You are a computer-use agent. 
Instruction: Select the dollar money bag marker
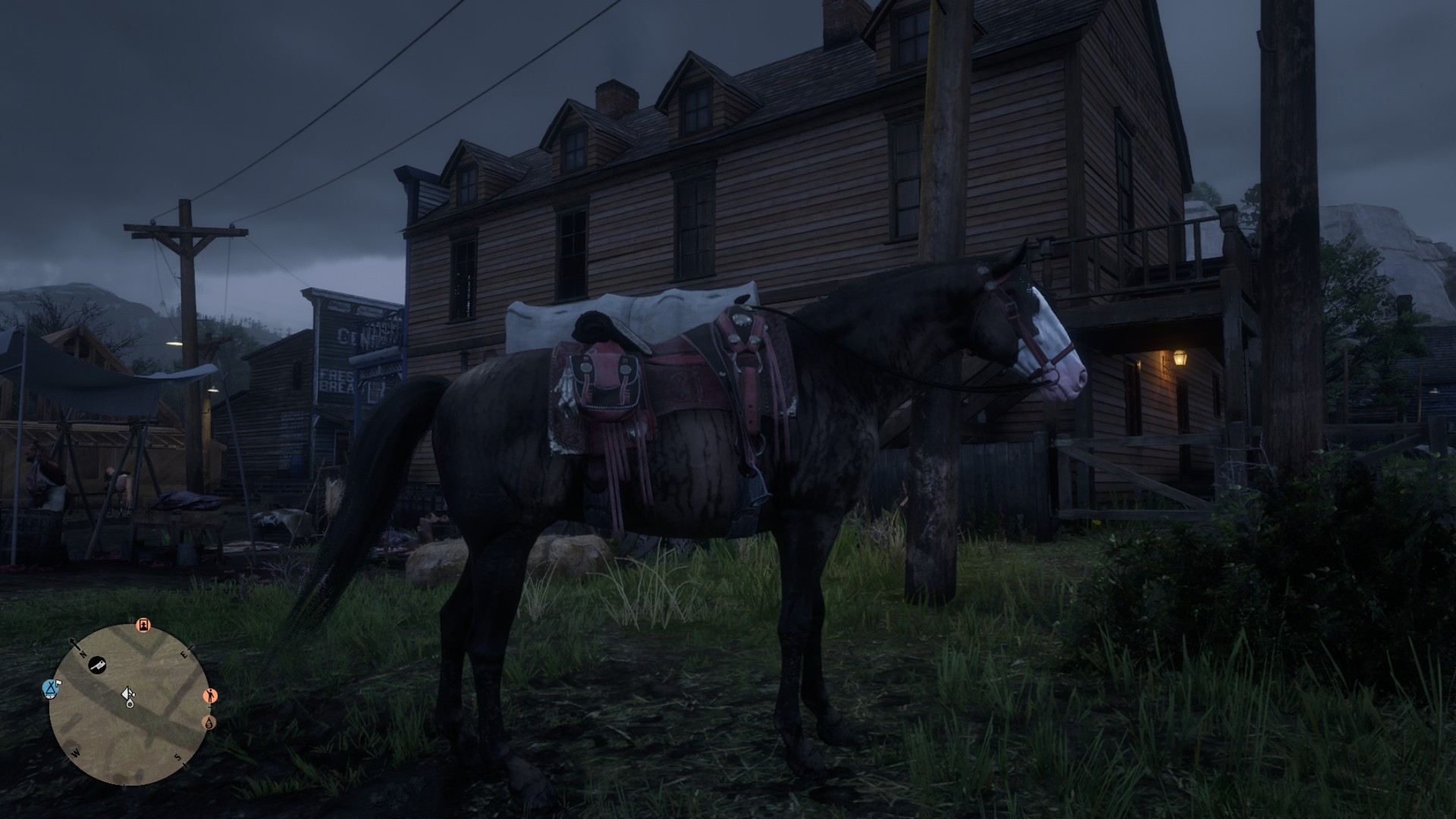(x=209, y=723)
